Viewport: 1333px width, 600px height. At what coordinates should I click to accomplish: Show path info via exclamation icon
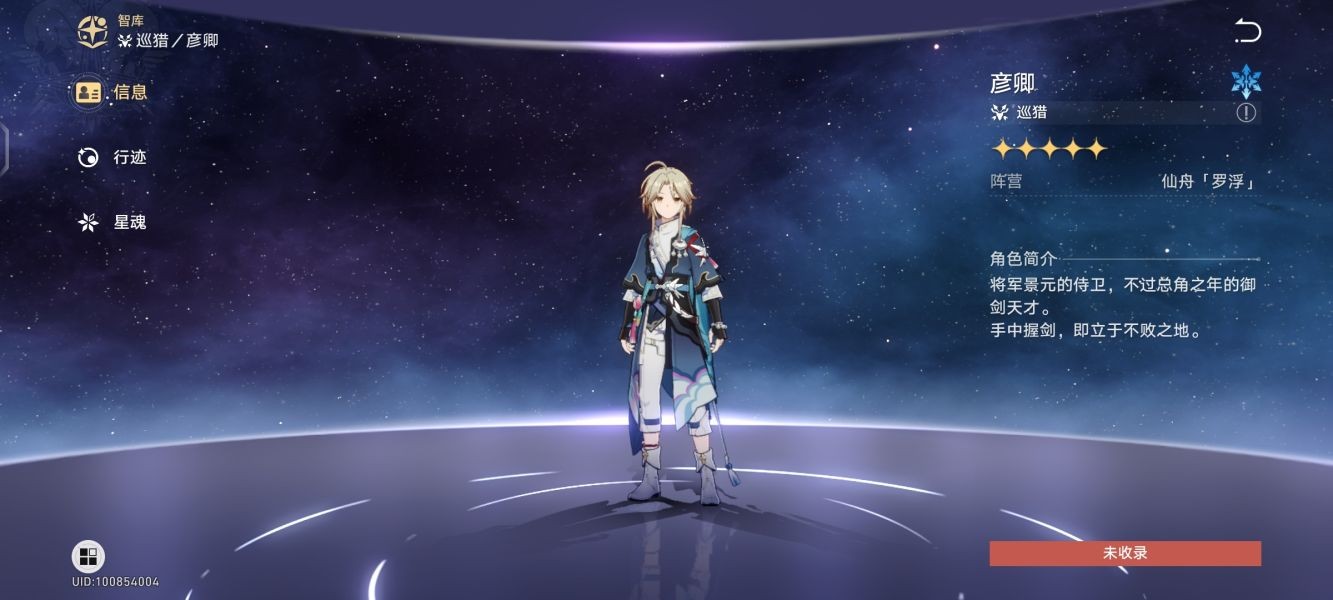(1245, 113)
